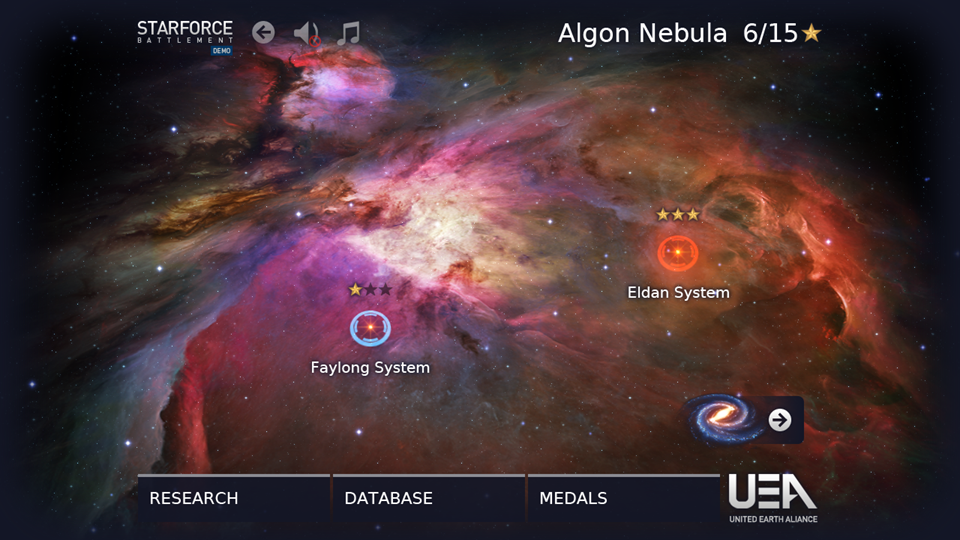Go back using the arrow button
The height and width of the screenshot is (540, 960).
[263, 33]
